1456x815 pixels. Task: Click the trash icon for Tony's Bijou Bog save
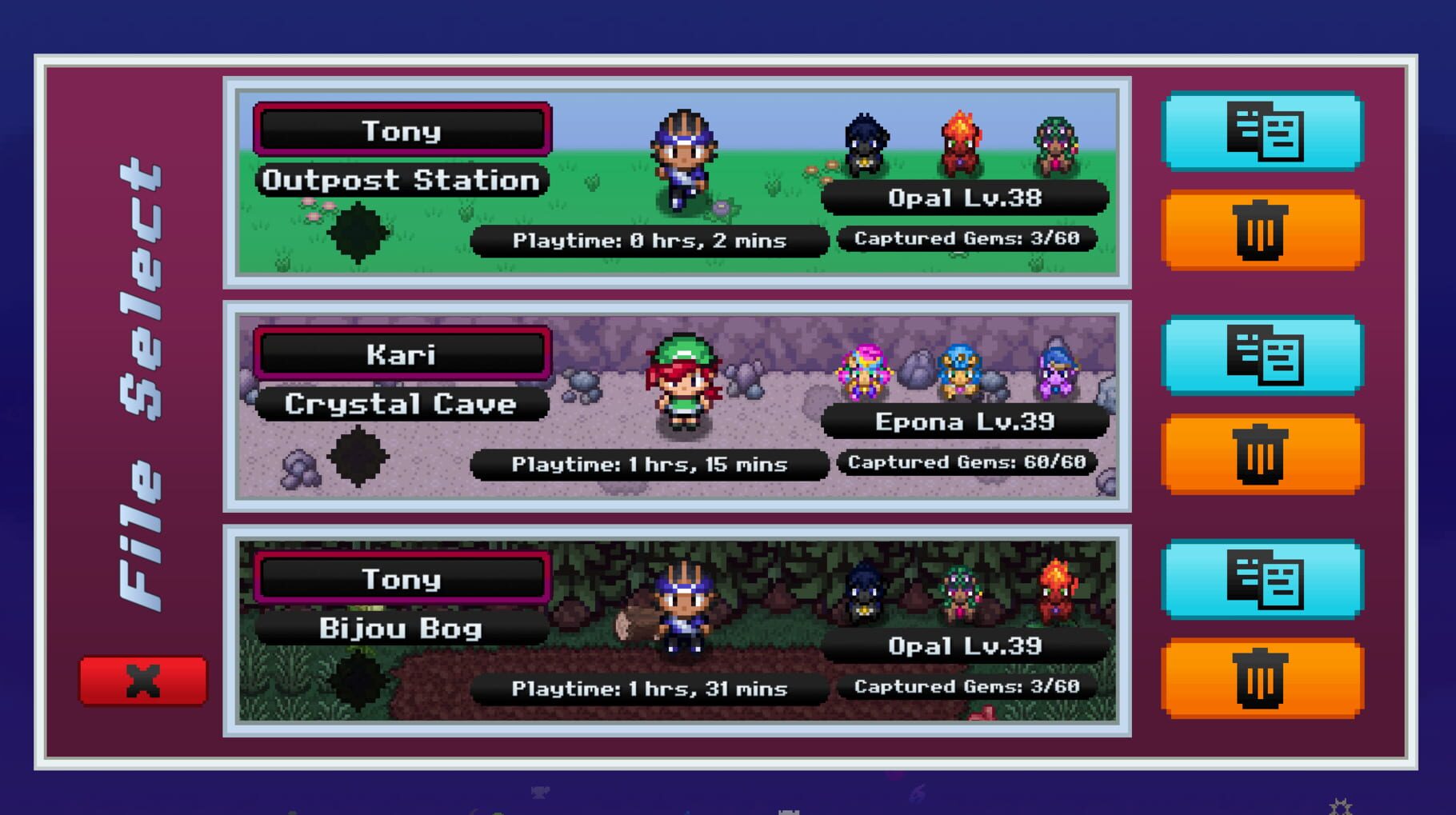pyautogui.click(x=1262, y=678)
